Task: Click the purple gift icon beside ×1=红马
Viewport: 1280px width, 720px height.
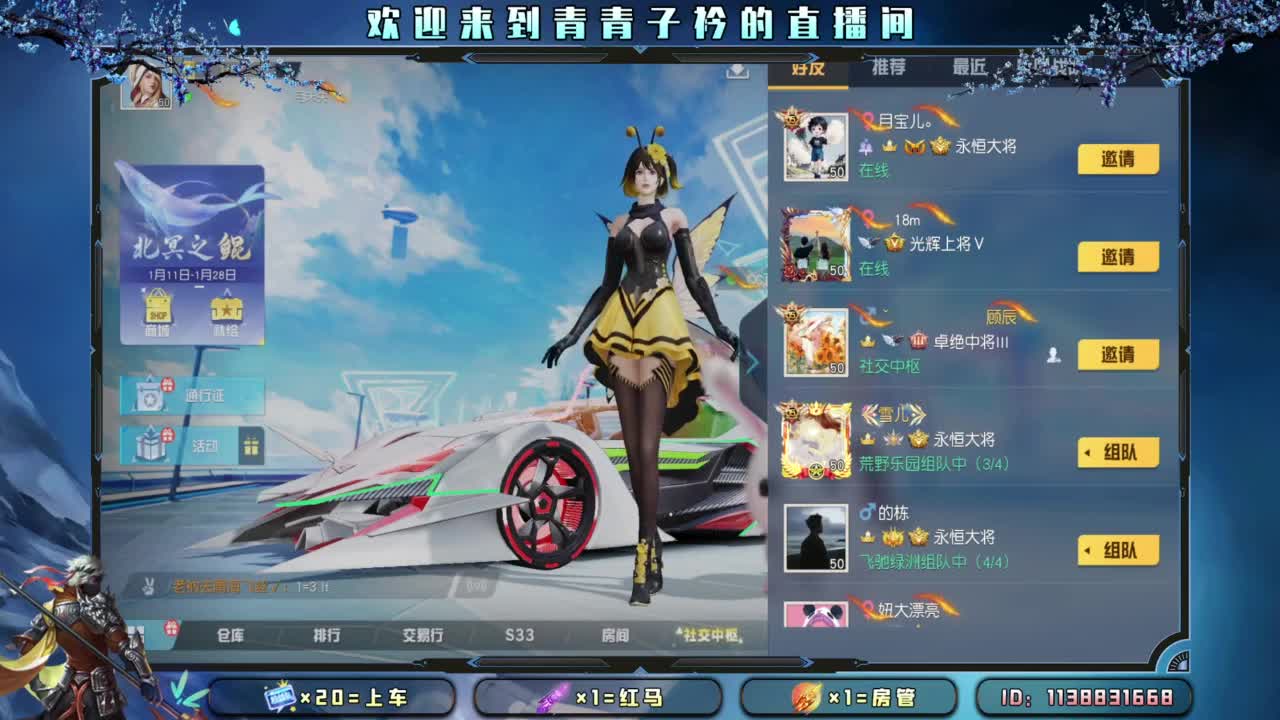Action: click(554, 697)
